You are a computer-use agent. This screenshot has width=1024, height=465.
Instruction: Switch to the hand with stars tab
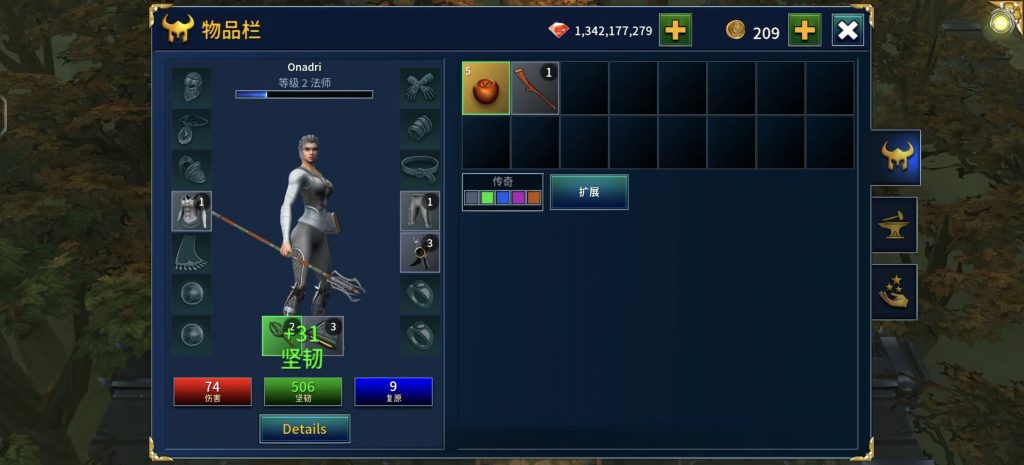click(894, 292)
